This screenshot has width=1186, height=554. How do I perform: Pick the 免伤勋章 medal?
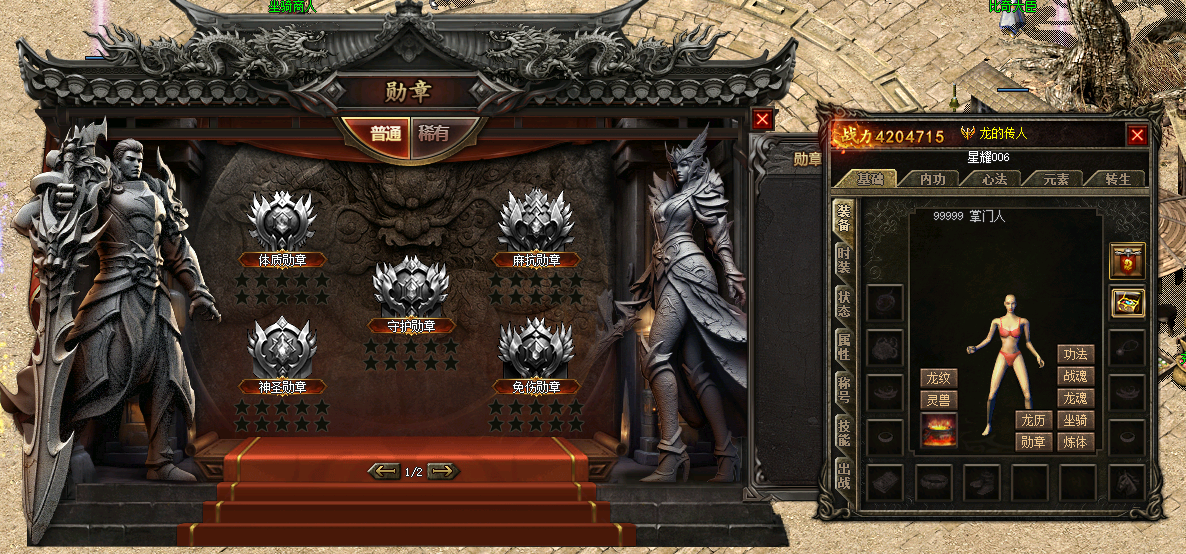pyautogui.click(x=536, y=348)
